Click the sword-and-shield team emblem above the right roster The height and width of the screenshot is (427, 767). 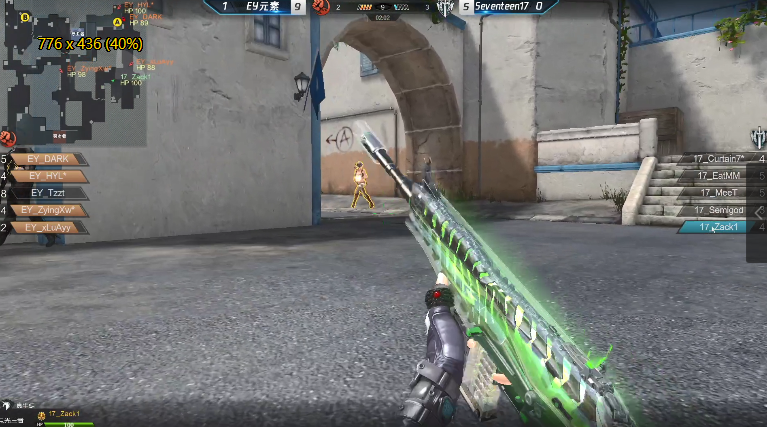(x=758, y=137)
